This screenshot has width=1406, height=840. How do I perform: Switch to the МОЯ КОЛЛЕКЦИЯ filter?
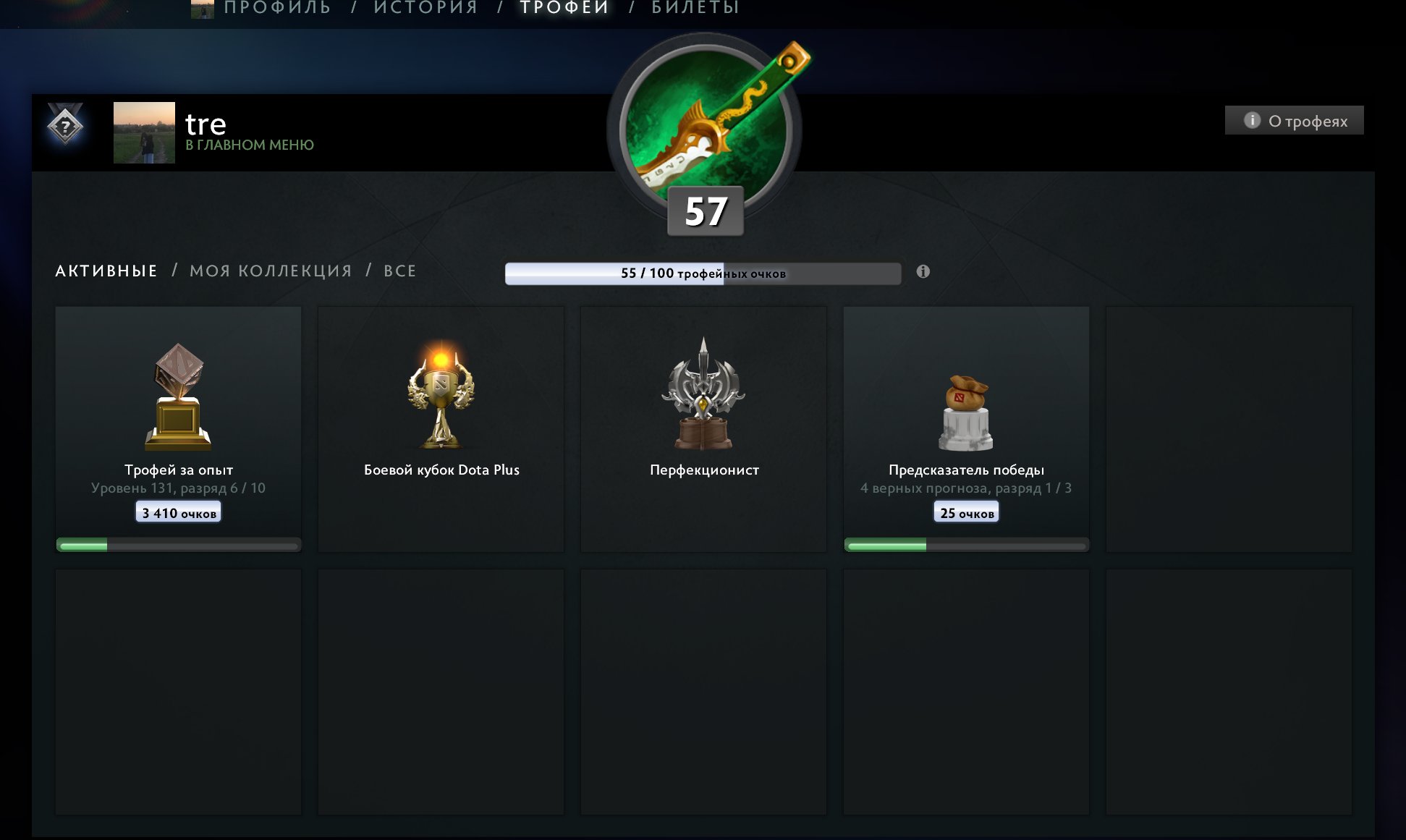click(271, 271)
